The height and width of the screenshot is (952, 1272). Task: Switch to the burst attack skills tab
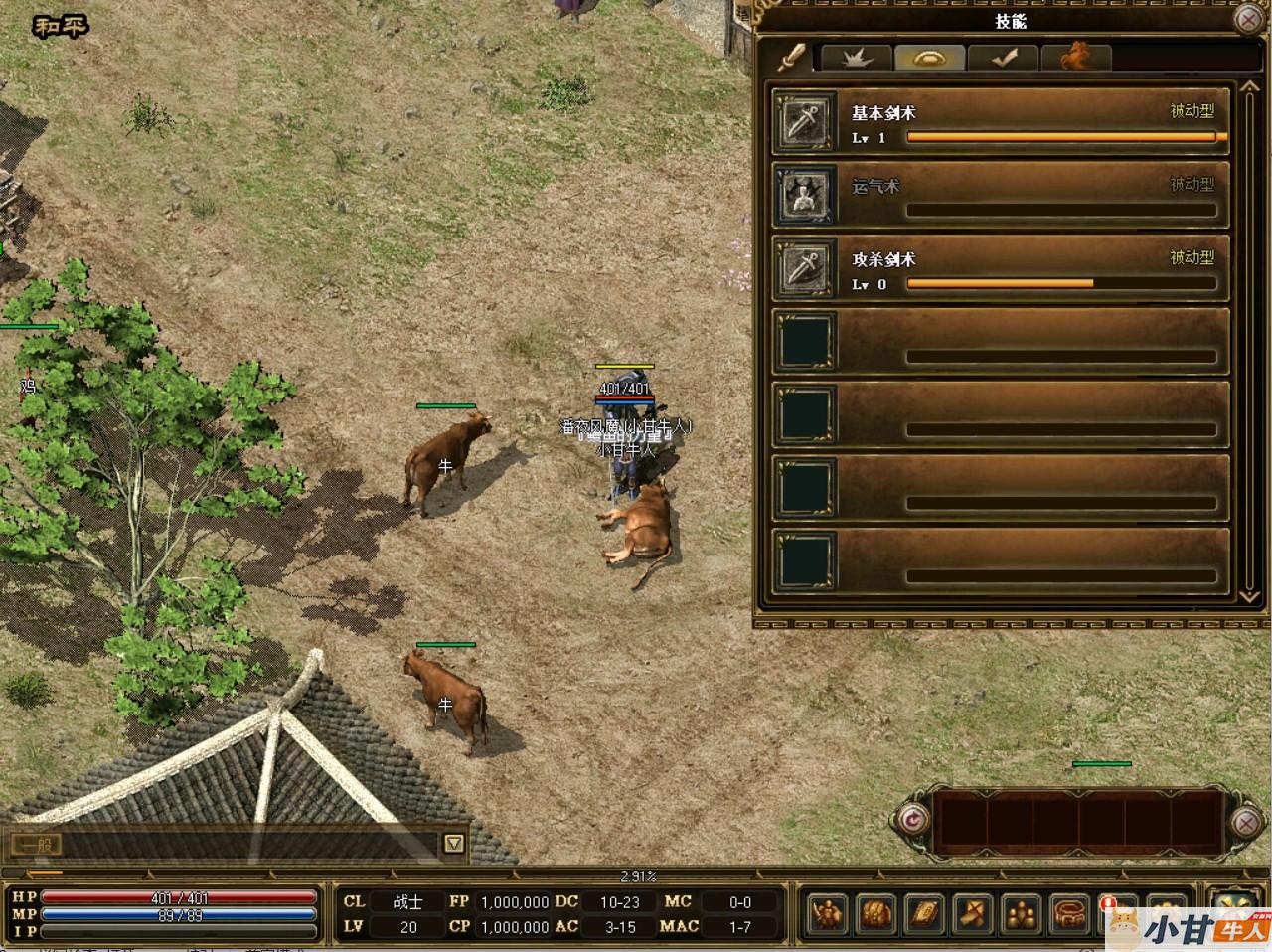pyautogui.click(x=856, y=58)
